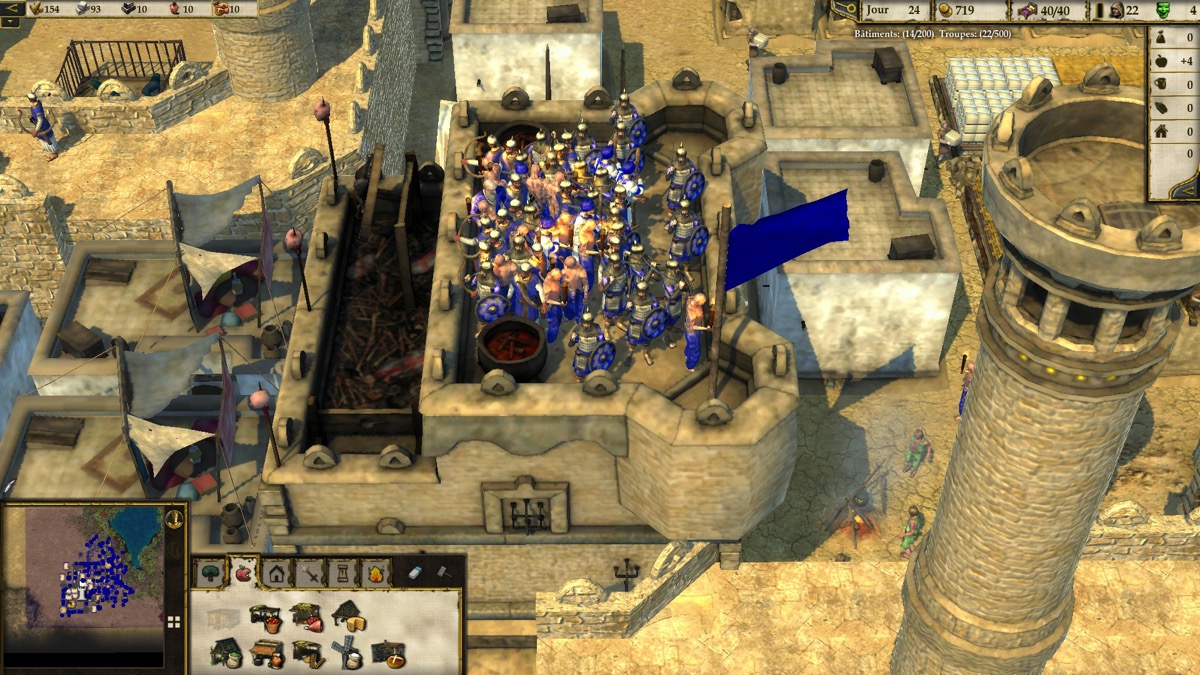Screen dimensions: 1200x675
Task: Click the key icon beside Jour counter
Action: pos(844,9)
